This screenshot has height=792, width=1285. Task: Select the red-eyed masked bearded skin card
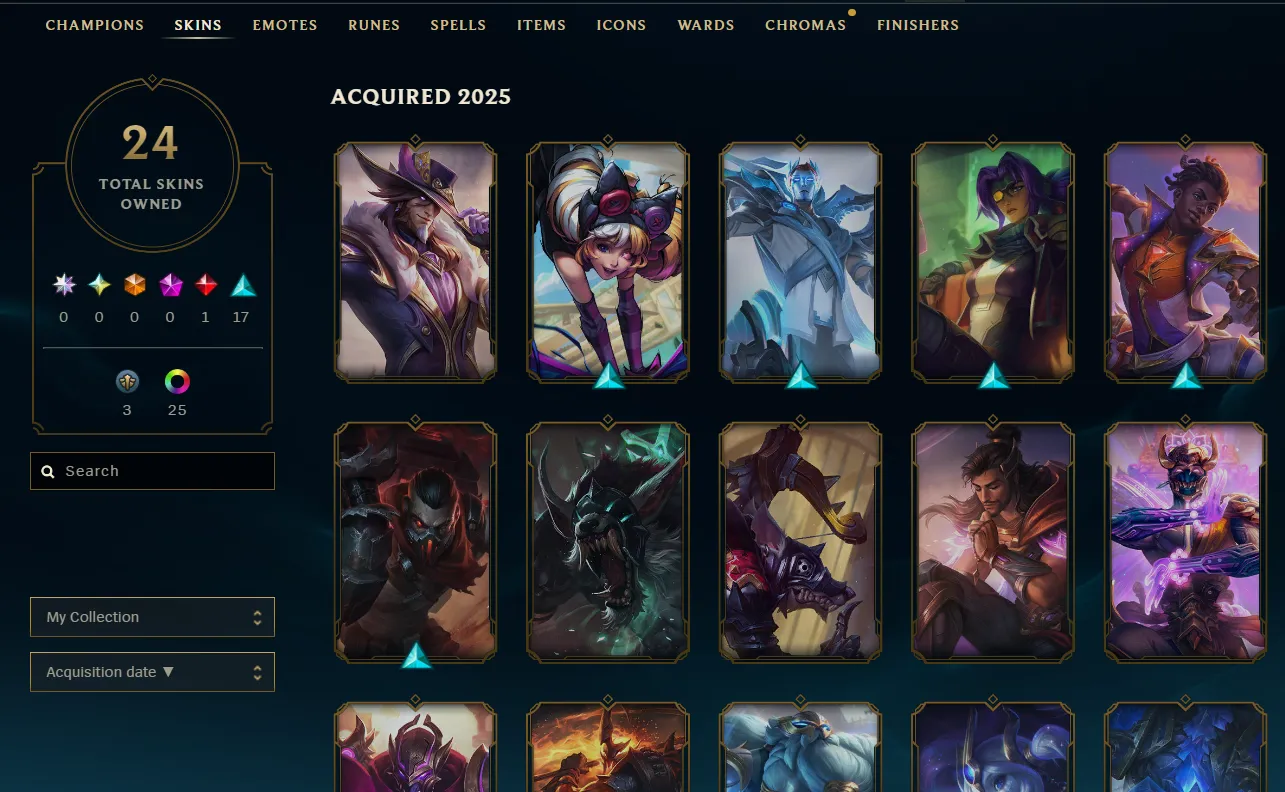[x=415, y=541]
